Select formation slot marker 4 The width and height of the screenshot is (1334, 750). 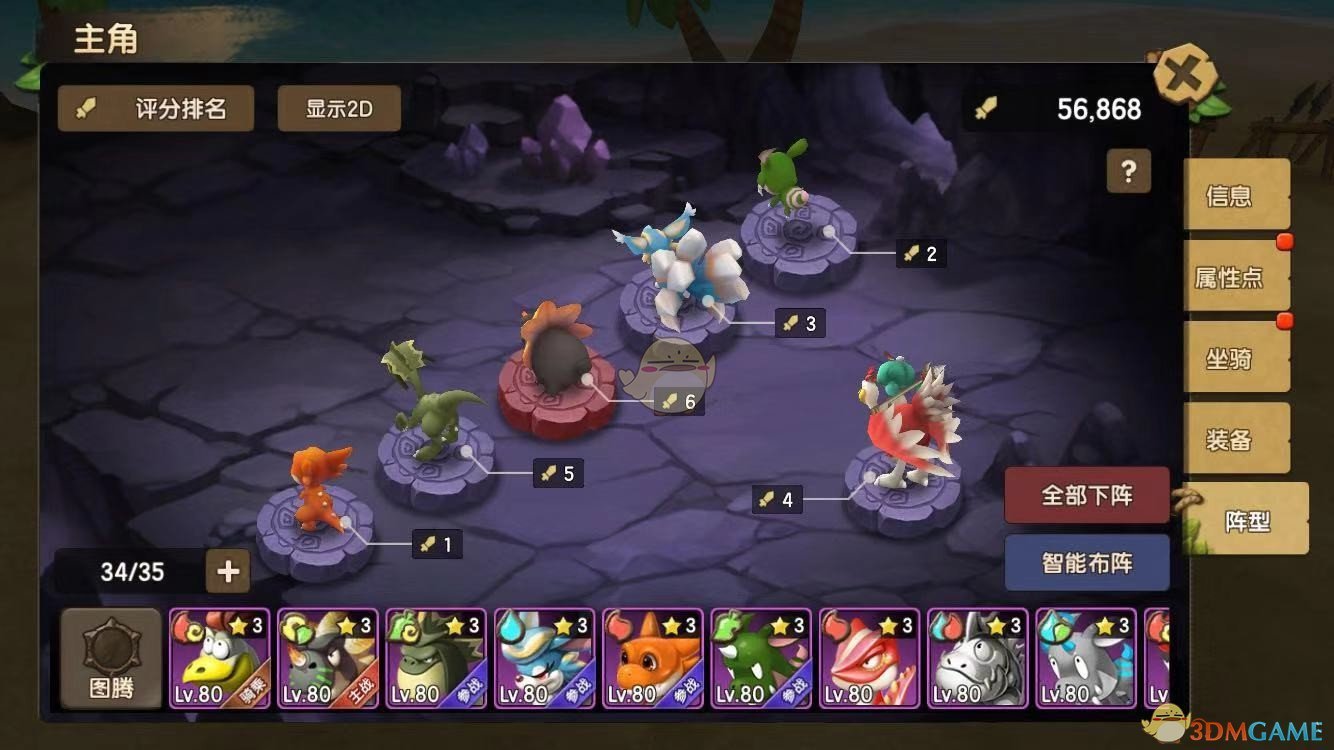tap(778, 499)
